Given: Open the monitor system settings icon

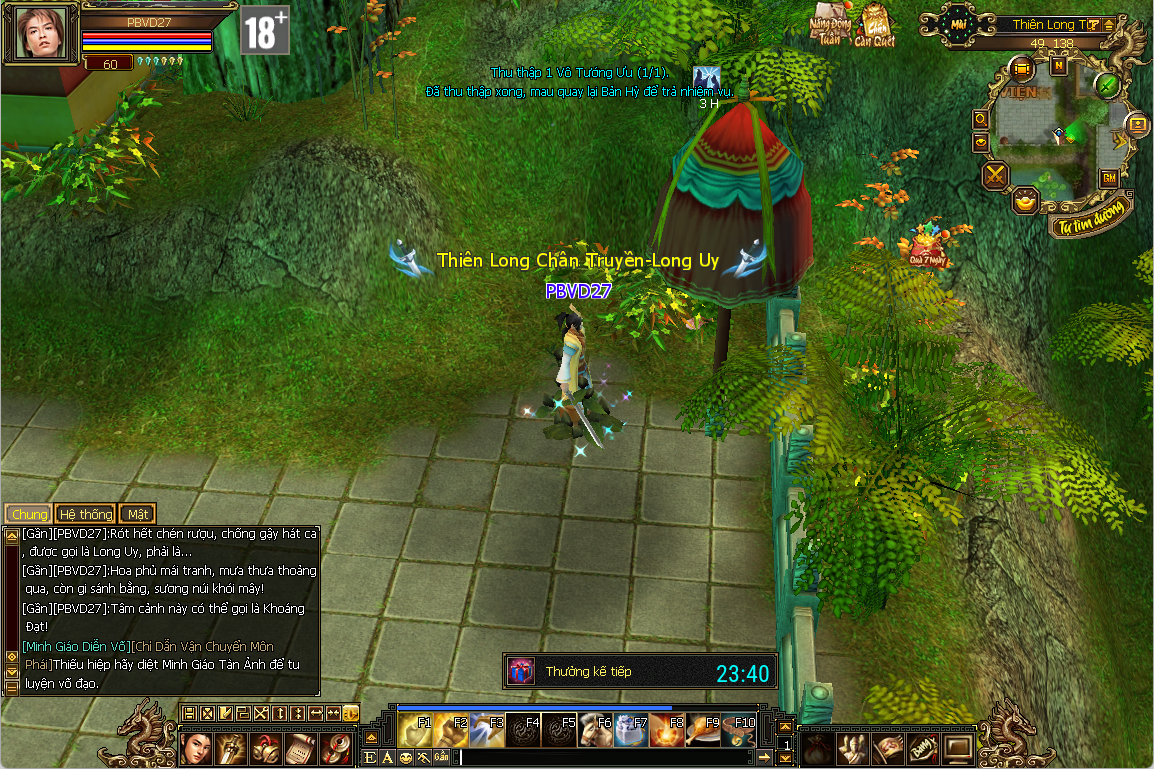Looking at the screenshot, I should pyautogui.click(x=958, y=747).
